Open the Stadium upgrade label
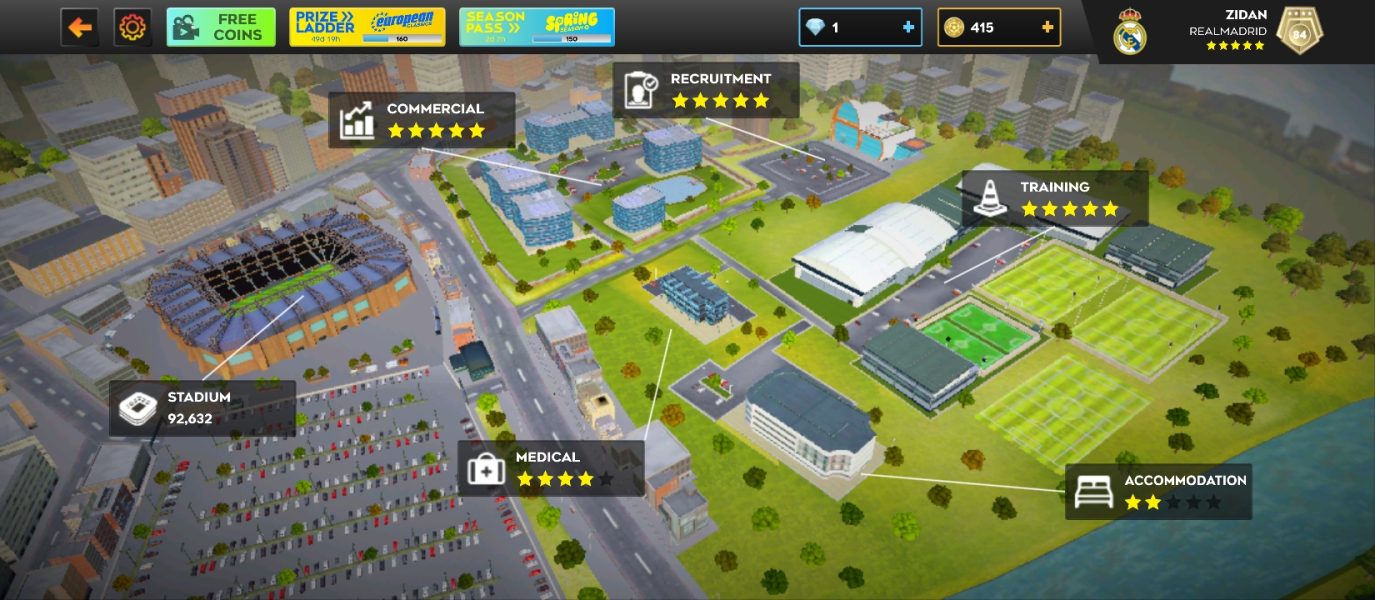Screen dimensions: 1375x600 [202, 408]
